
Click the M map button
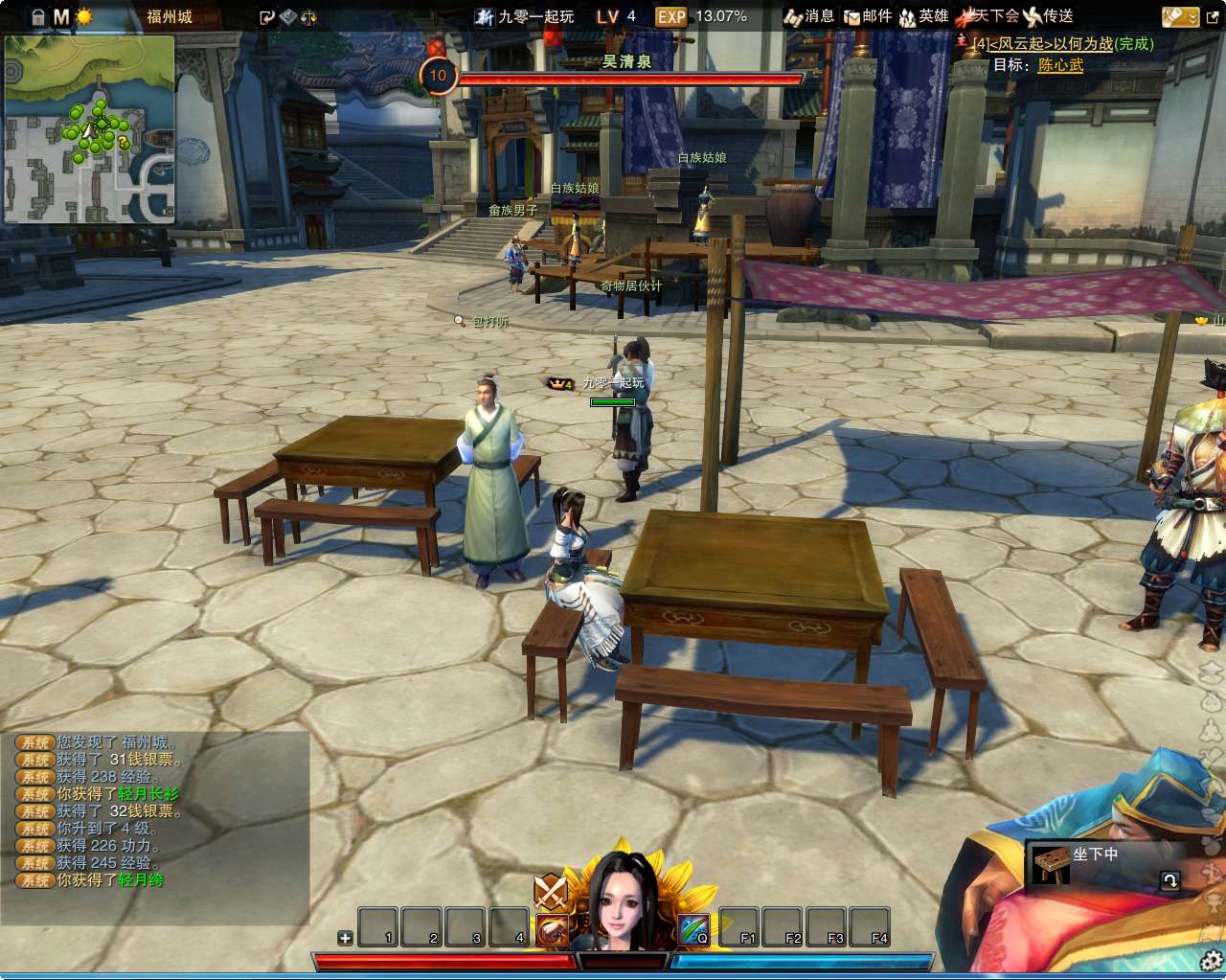tap(61, 16)
